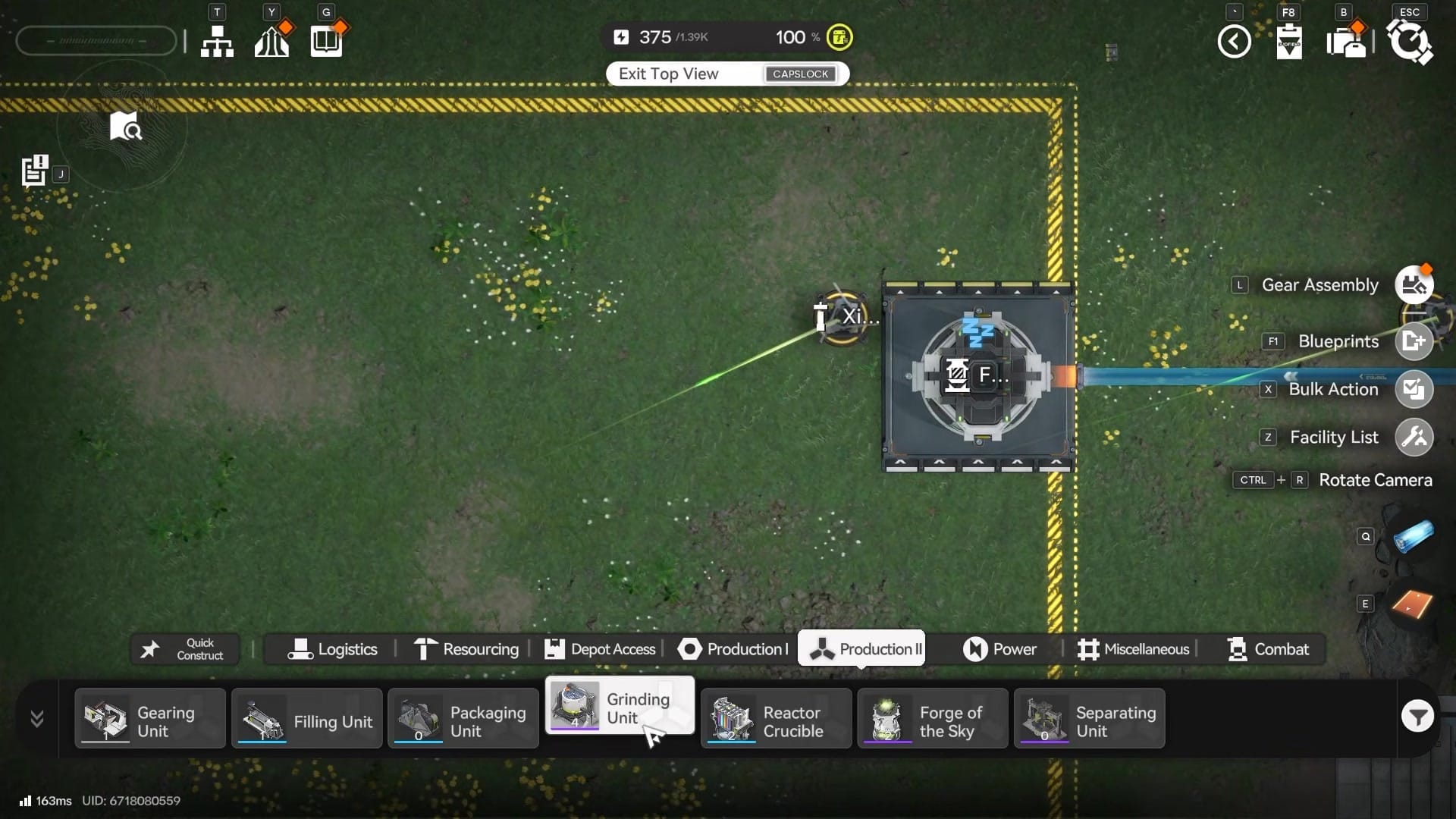The image size is (1456, 819).
Task: Choose the Gearing Unit facility
Action: [x=150, y=719]
